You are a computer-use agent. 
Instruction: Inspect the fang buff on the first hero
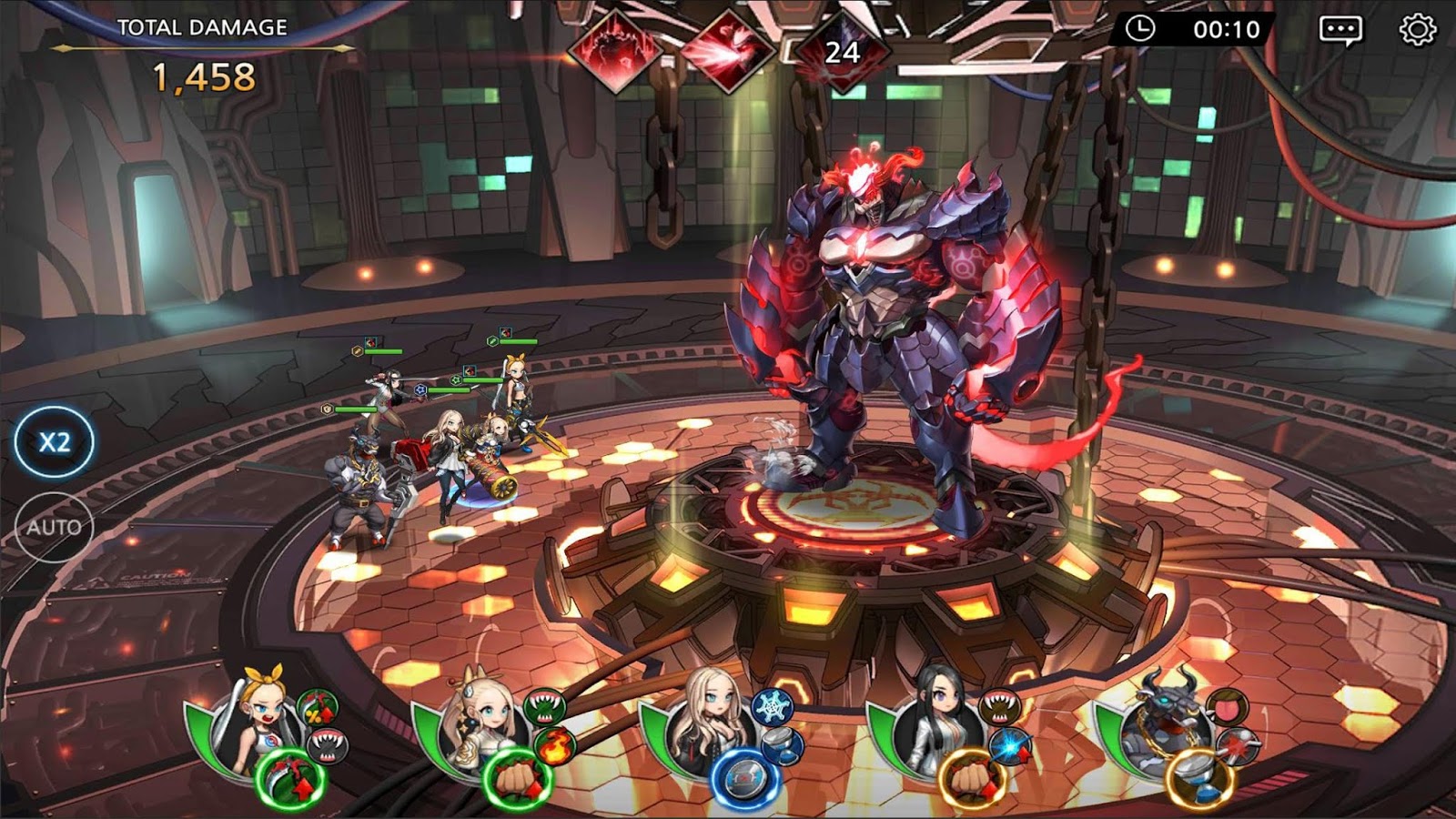(x=326, y=744)
